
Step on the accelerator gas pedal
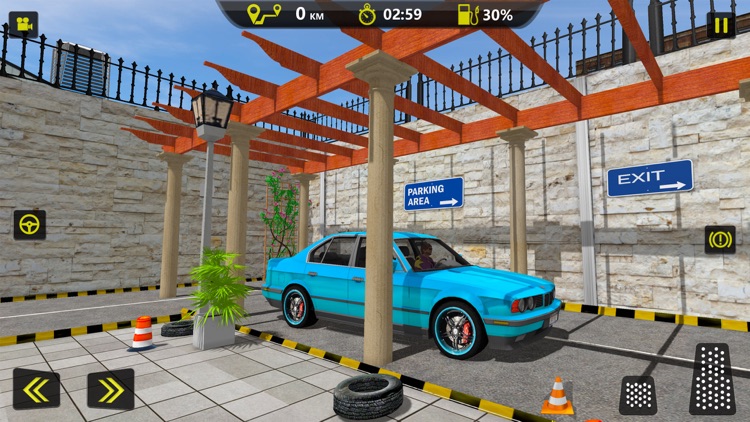[x=712, y=379]
